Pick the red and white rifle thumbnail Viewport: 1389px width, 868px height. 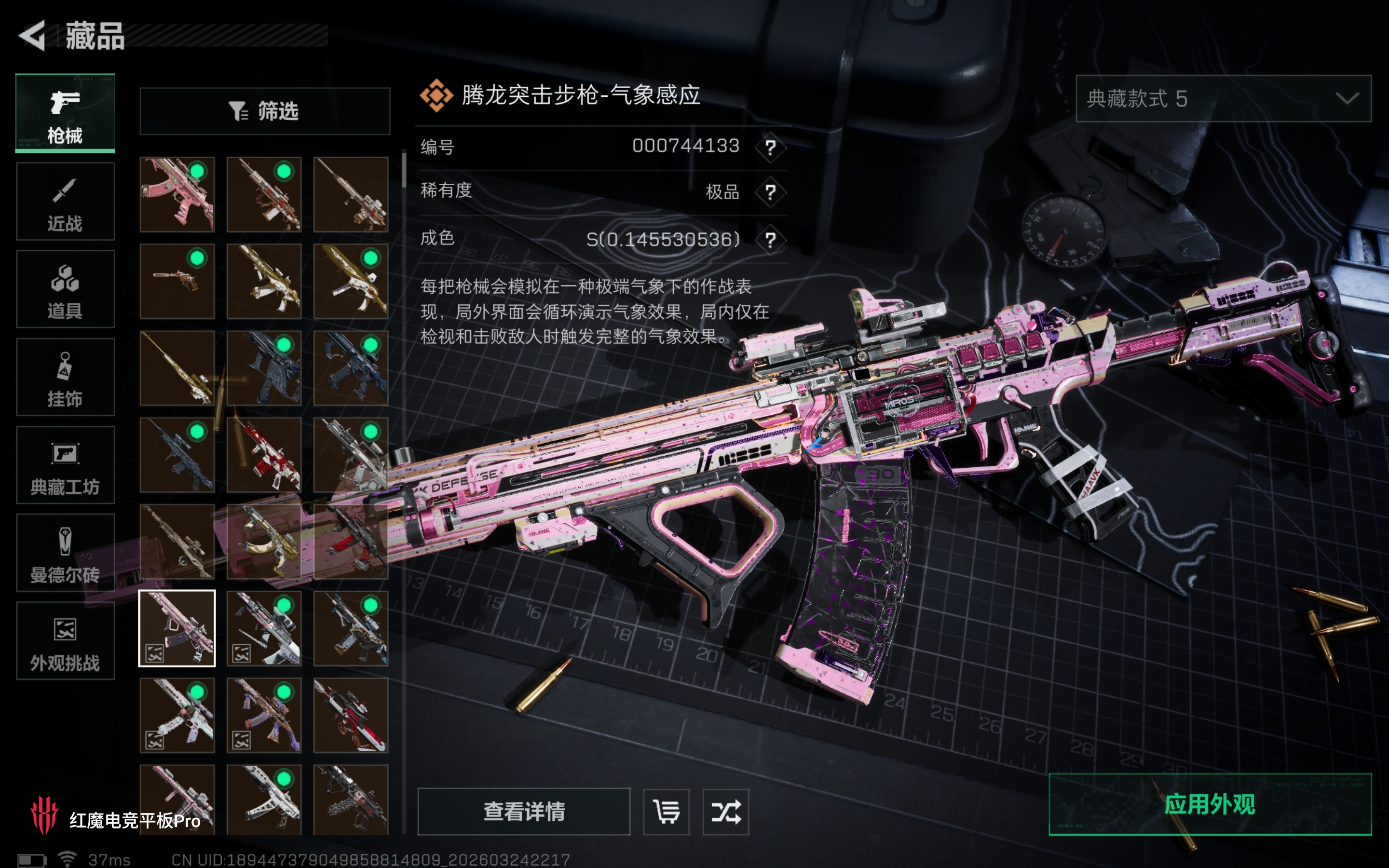[264, 455]
